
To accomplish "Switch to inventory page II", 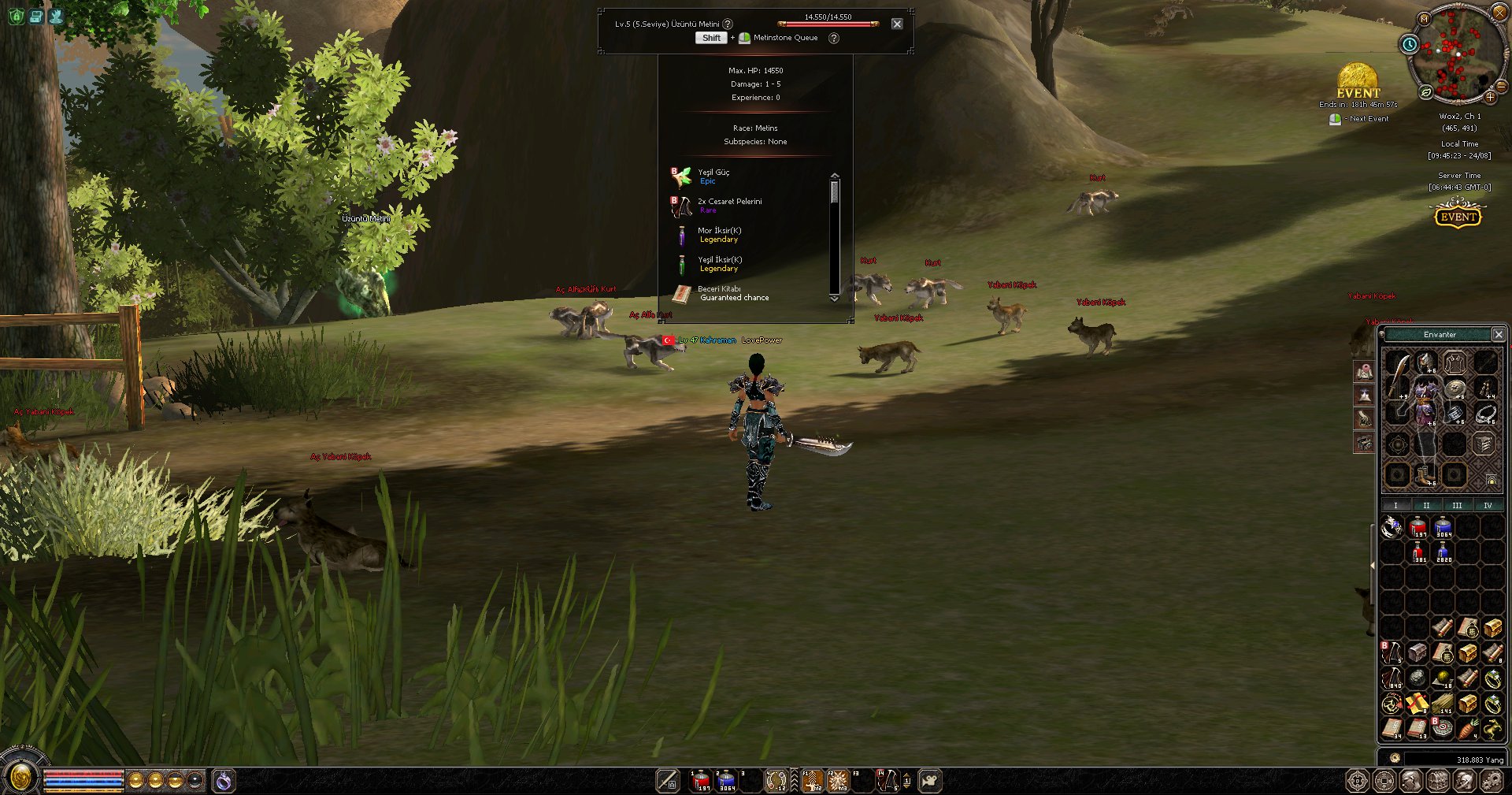I will tap(1426, 505).
